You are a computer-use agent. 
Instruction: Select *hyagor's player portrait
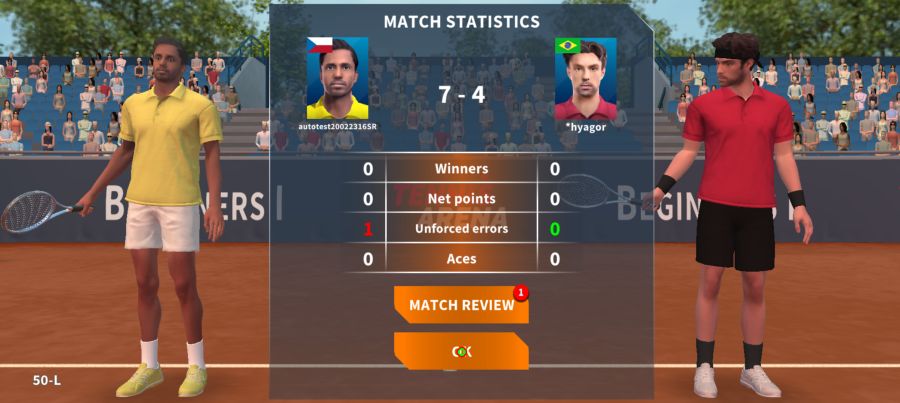click(x=585, y=78)
